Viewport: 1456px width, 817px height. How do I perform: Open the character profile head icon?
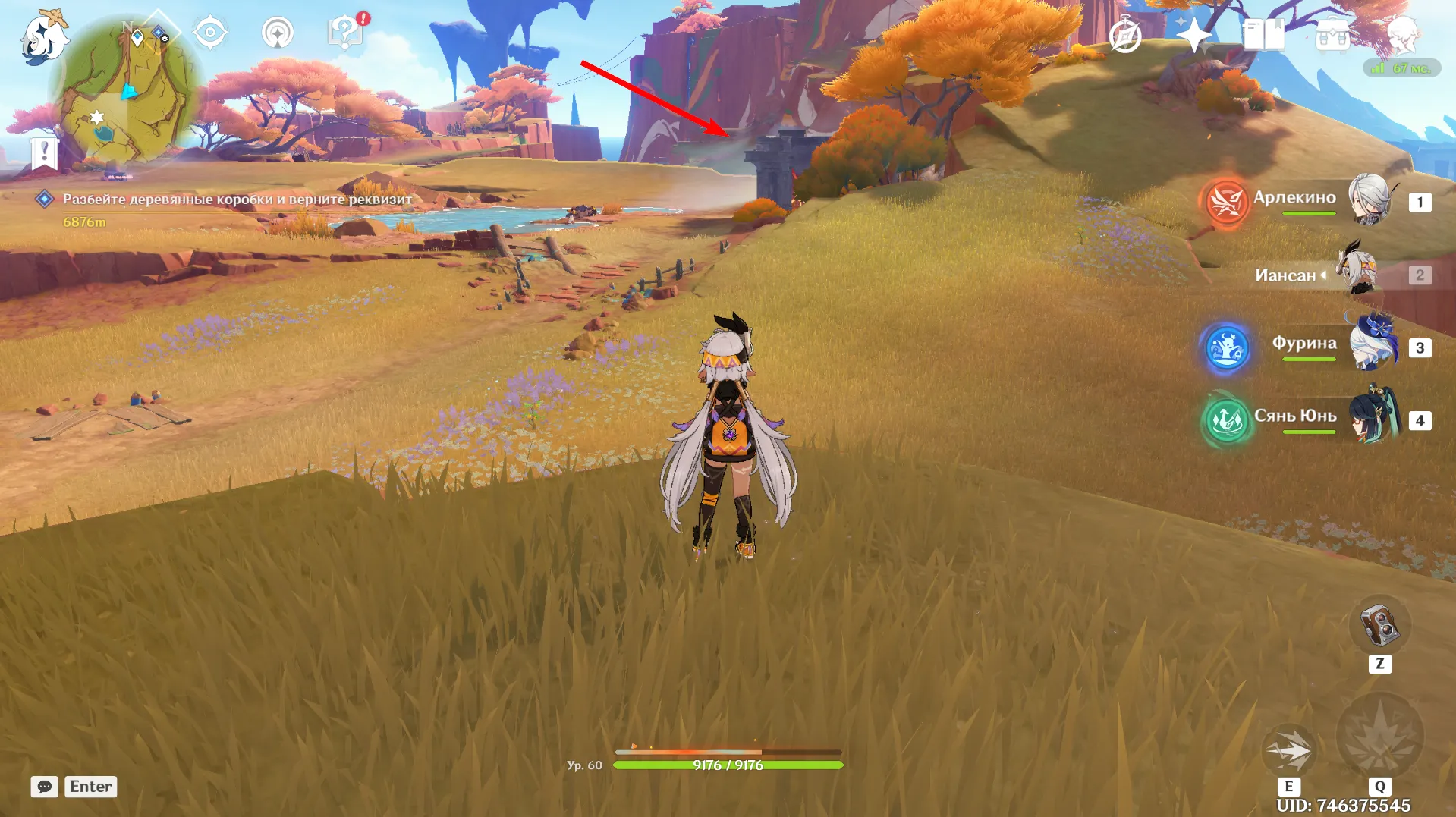(1401, 35)
